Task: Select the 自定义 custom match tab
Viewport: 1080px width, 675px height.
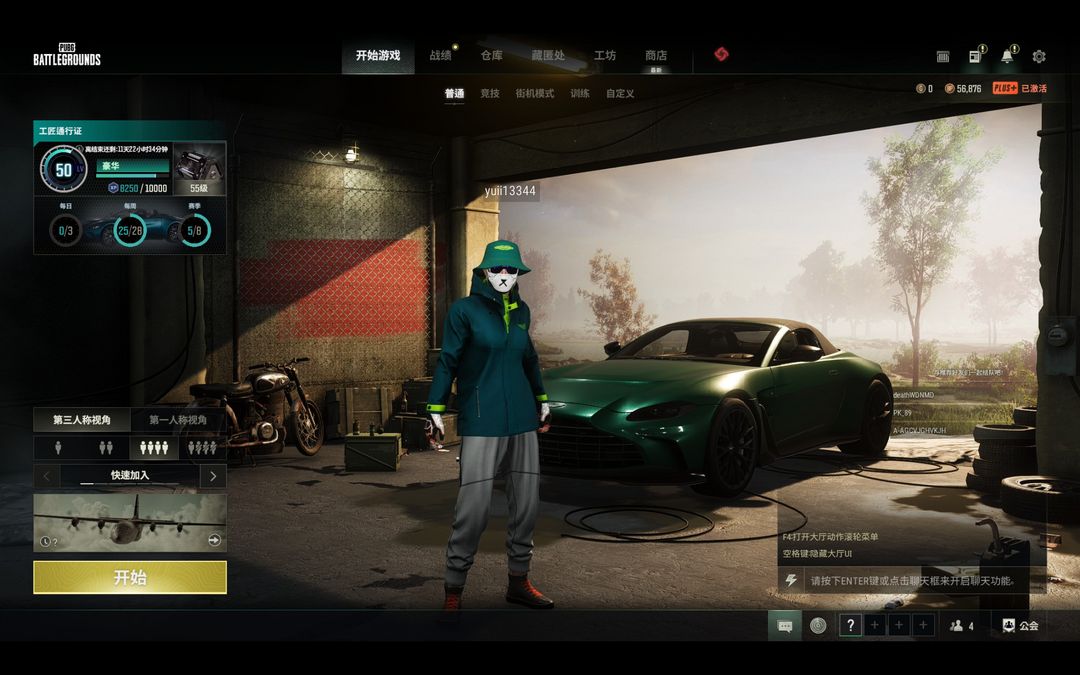Action: pos(620,94)
